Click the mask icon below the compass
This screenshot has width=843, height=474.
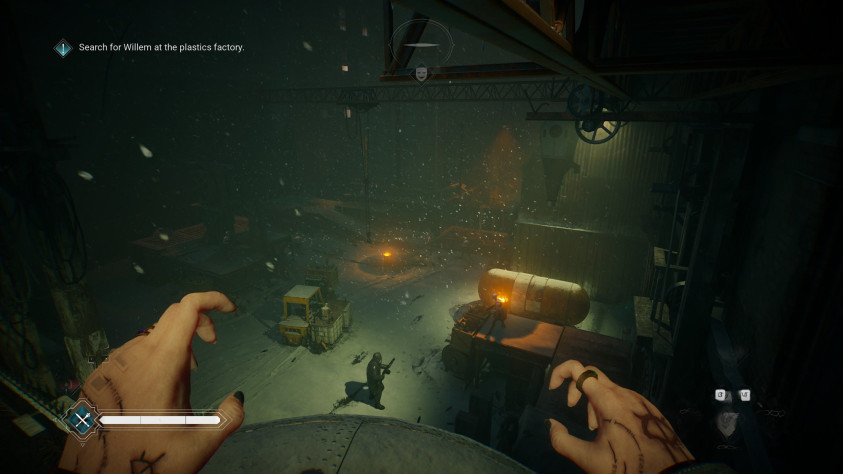(421, 73)
